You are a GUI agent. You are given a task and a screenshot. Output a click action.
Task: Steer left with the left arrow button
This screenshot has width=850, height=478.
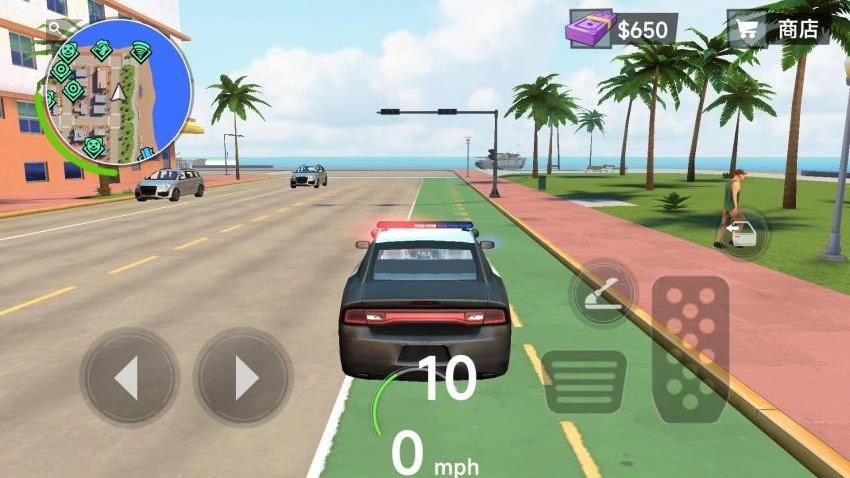tap(129, 377)
